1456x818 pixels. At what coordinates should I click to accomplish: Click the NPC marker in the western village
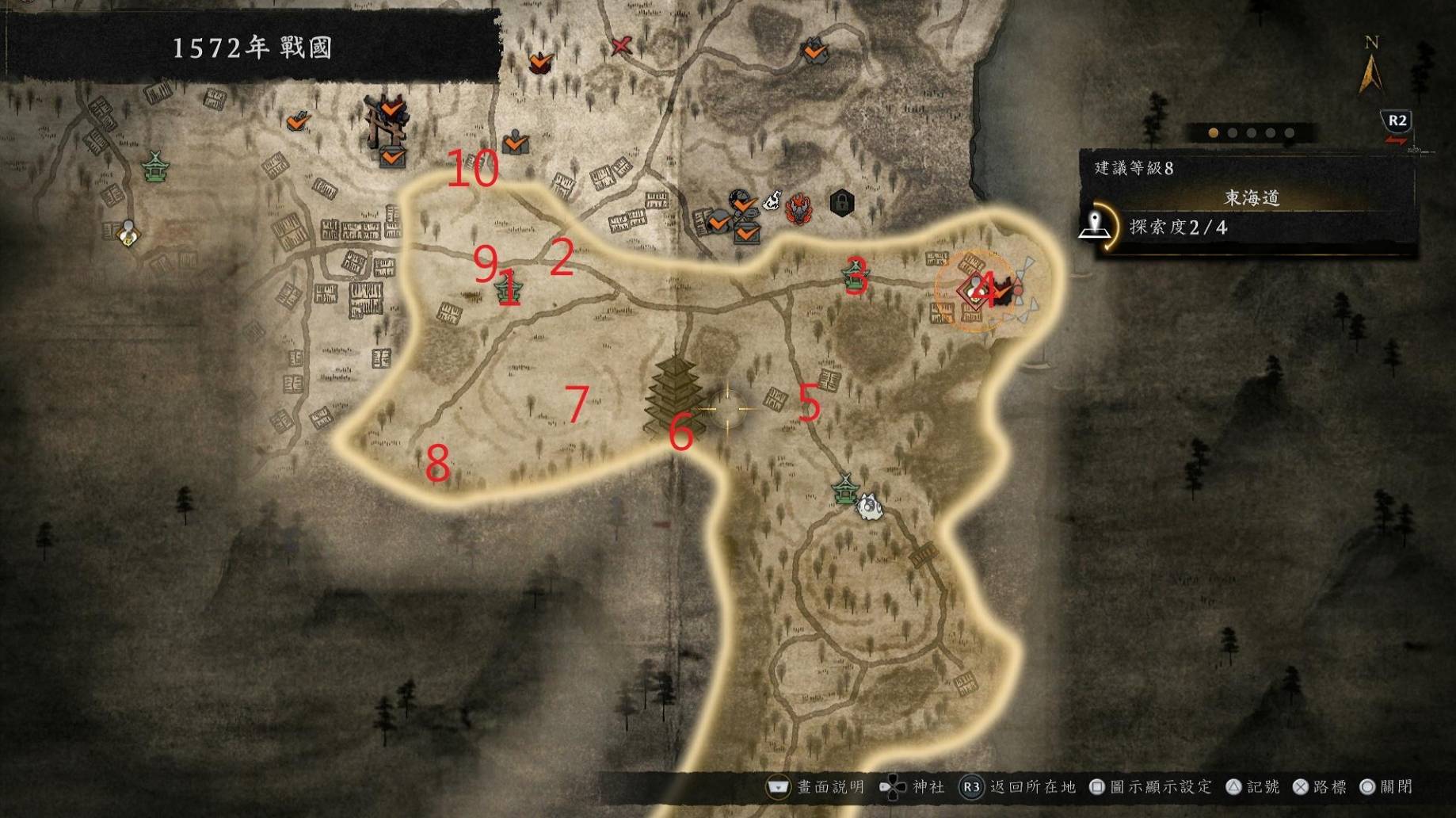(x=128, y=232)
